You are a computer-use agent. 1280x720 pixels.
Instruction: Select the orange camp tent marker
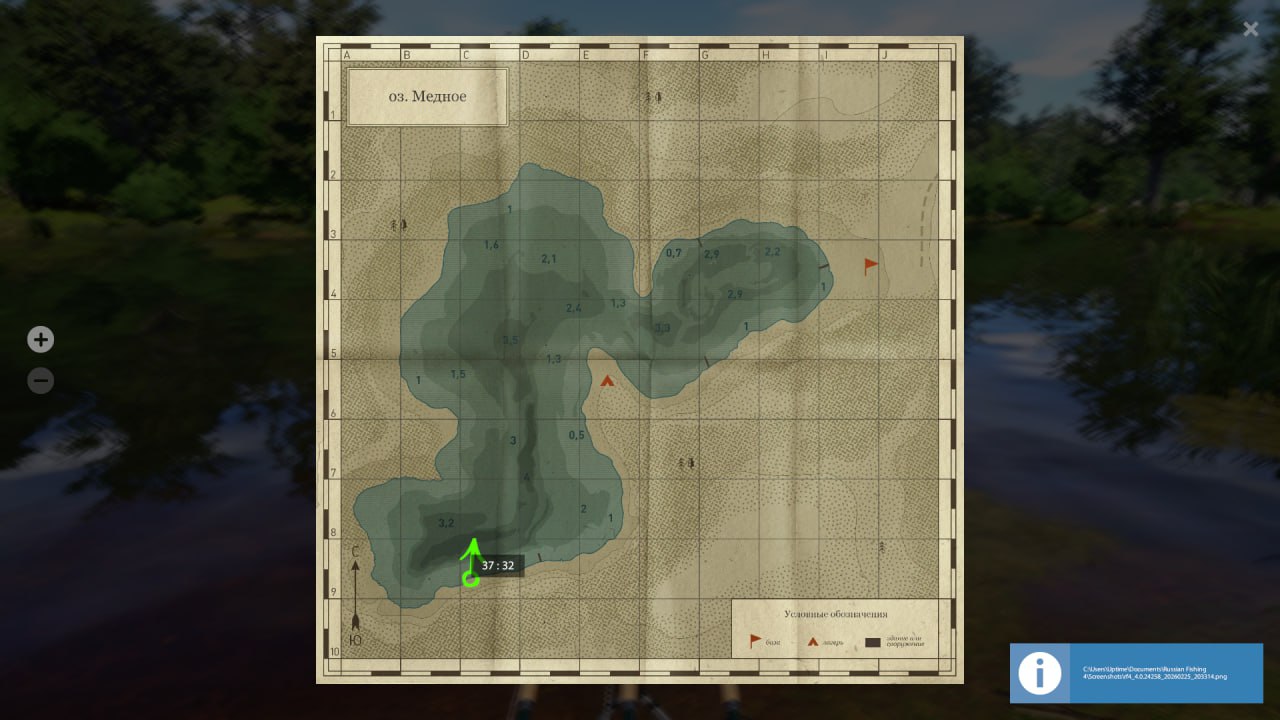[x=607, y=380]
